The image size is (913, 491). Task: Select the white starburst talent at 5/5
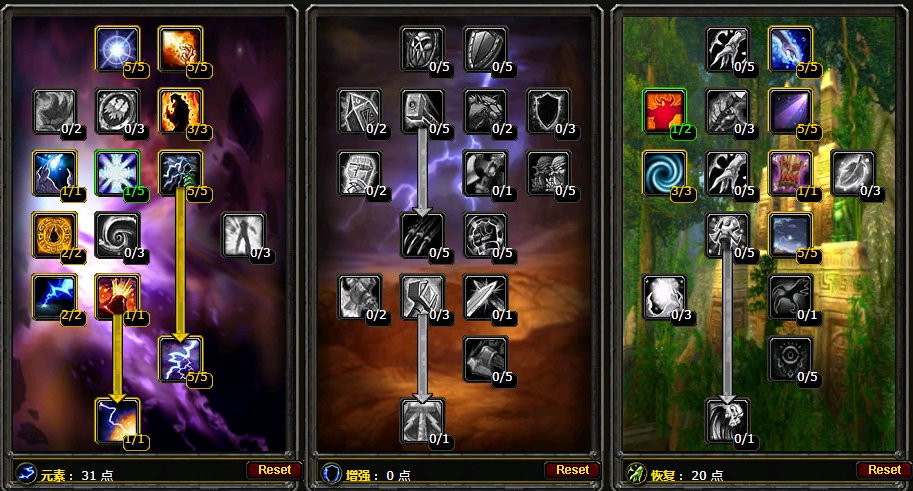click(117, 48)
